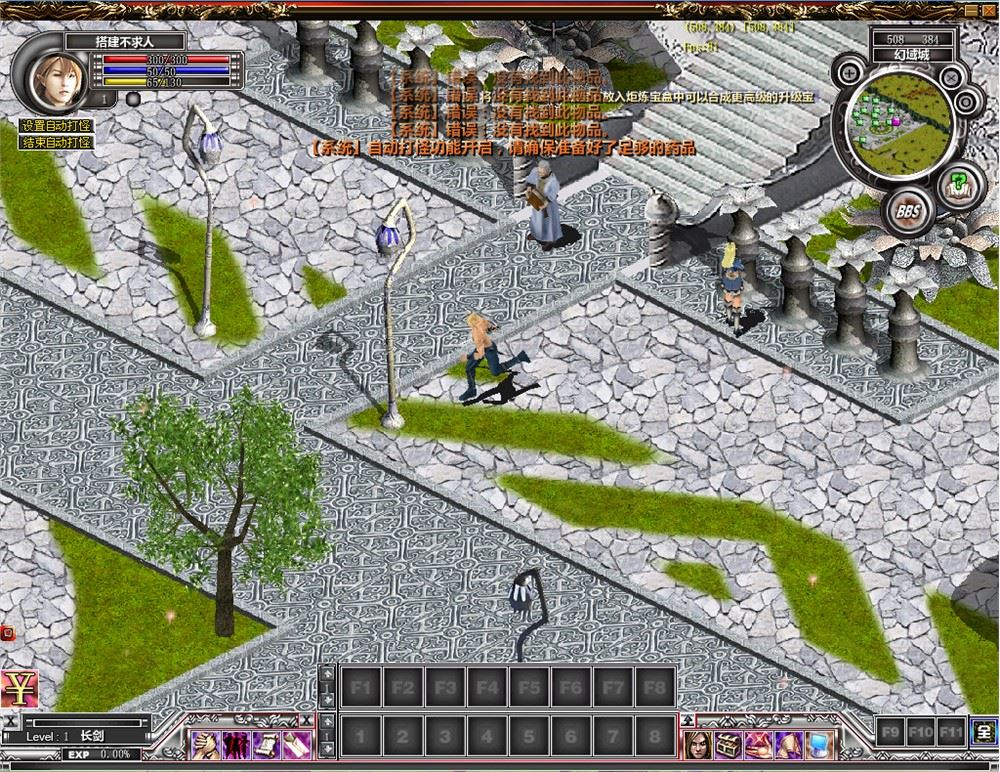1000x772 pixels.
Task: Open the green question mark help book
Action: (961, 185)
